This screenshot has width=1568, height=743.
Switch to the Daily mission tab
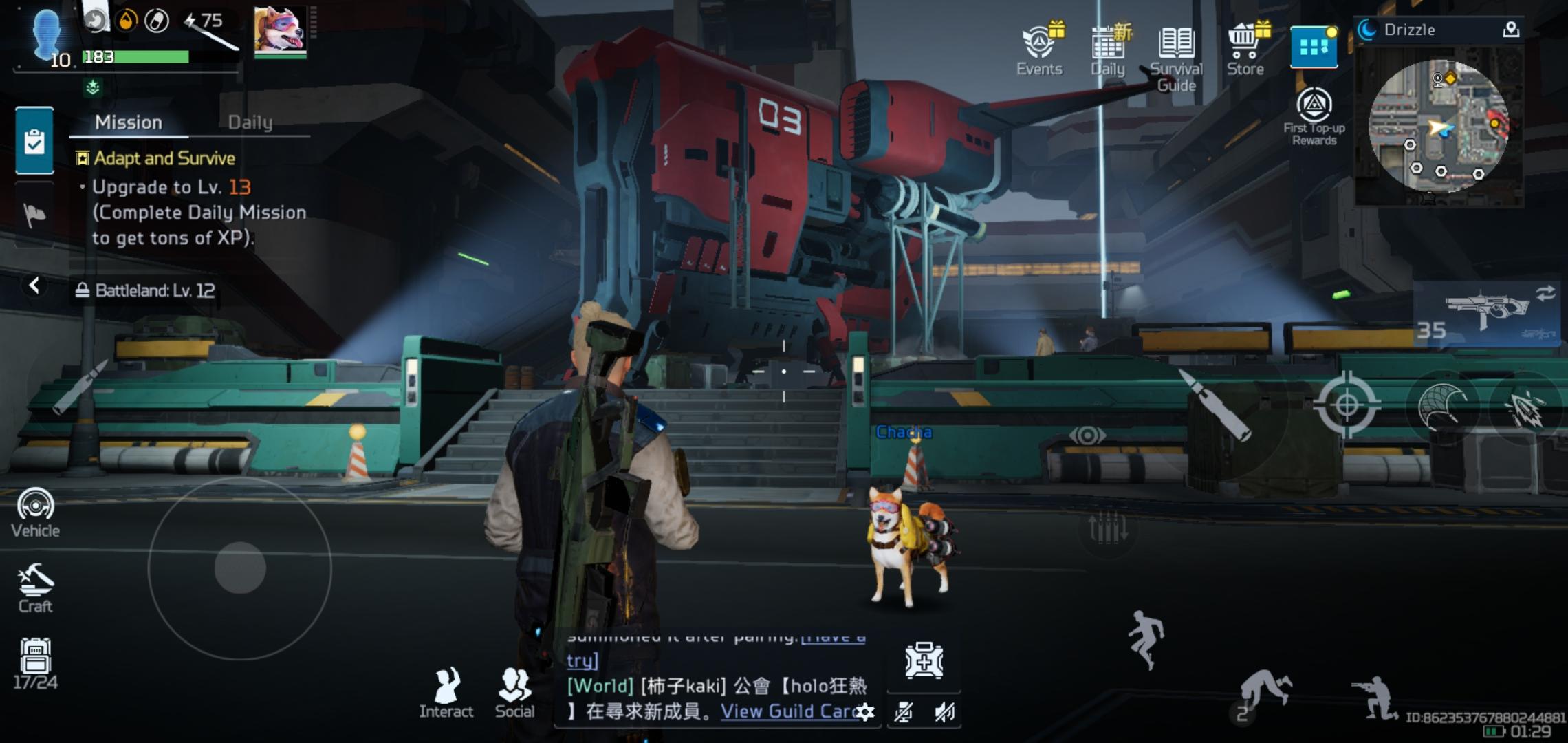250,122
